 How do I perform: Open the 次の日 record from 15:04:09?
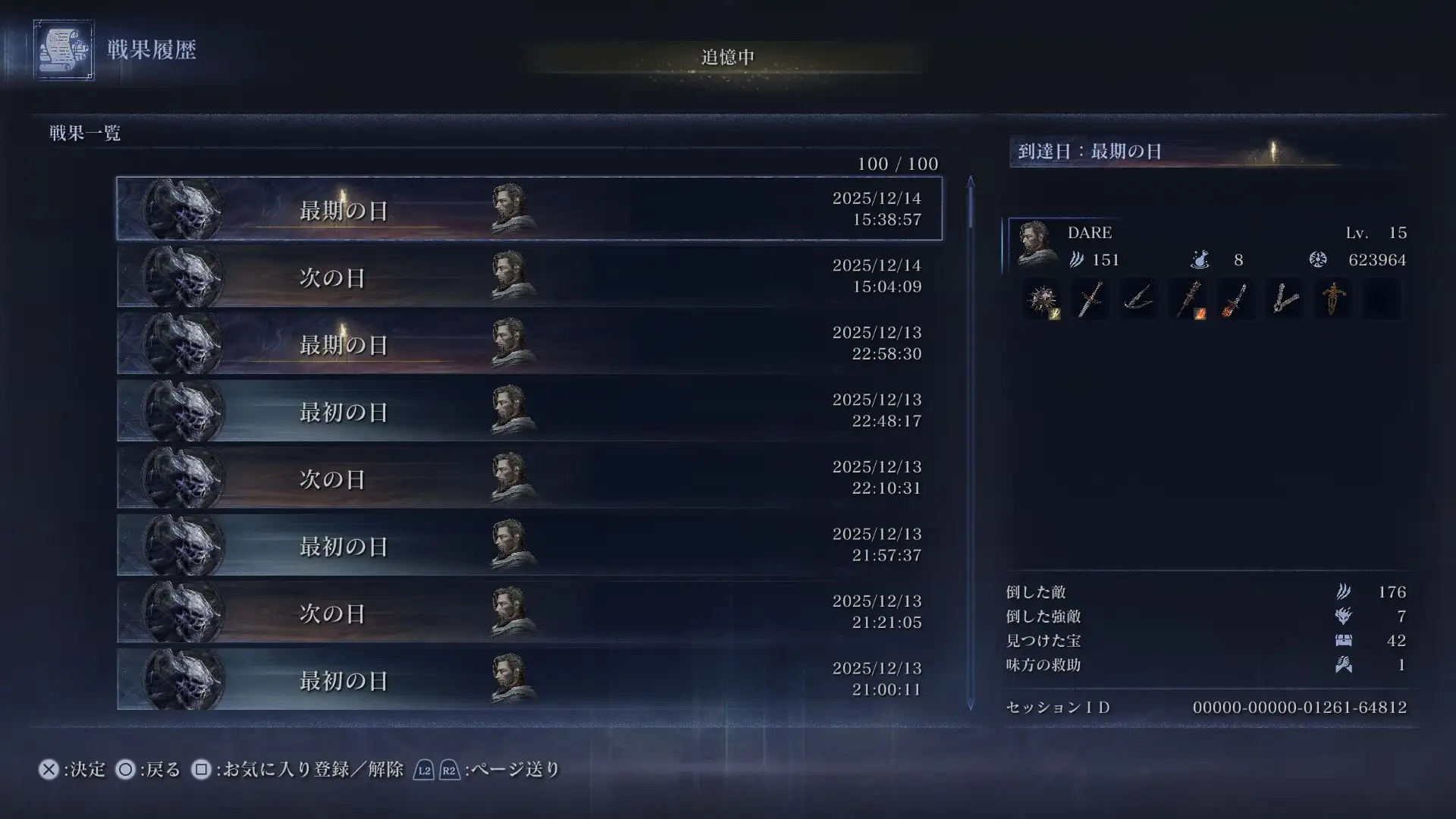529,276
